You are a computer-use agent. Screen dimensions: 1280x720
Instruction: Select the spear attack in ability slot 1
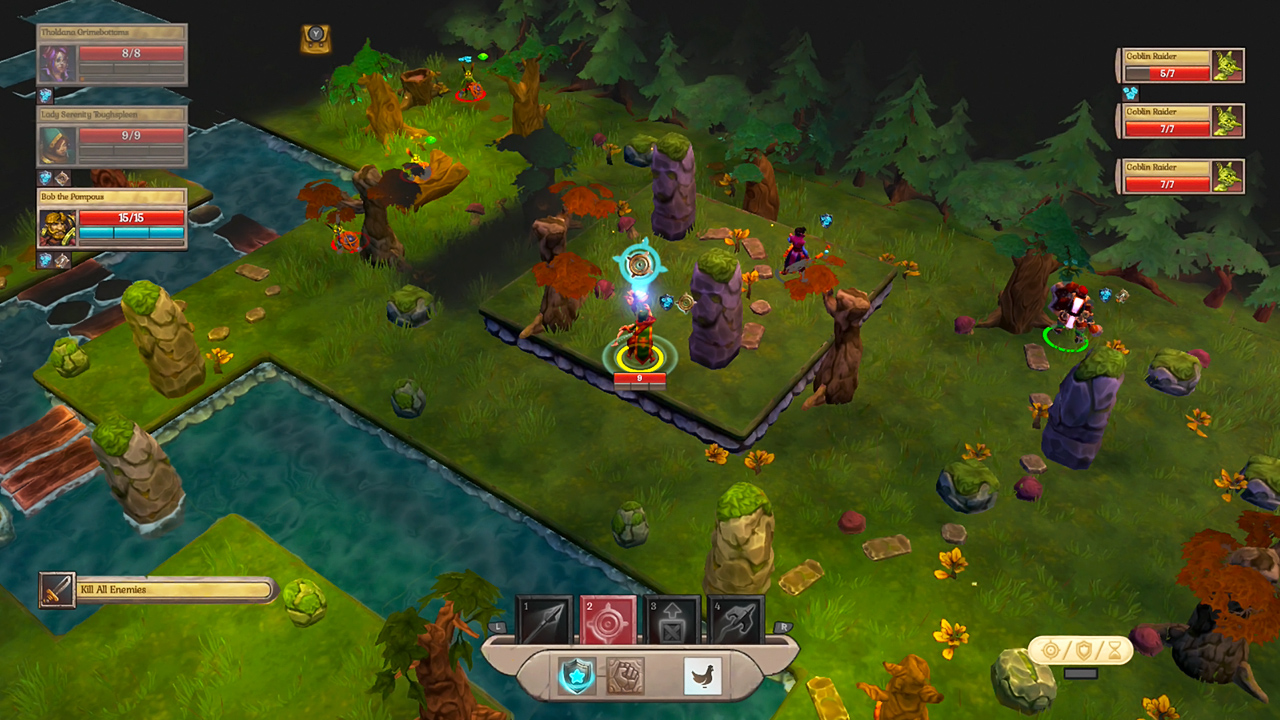545,618
